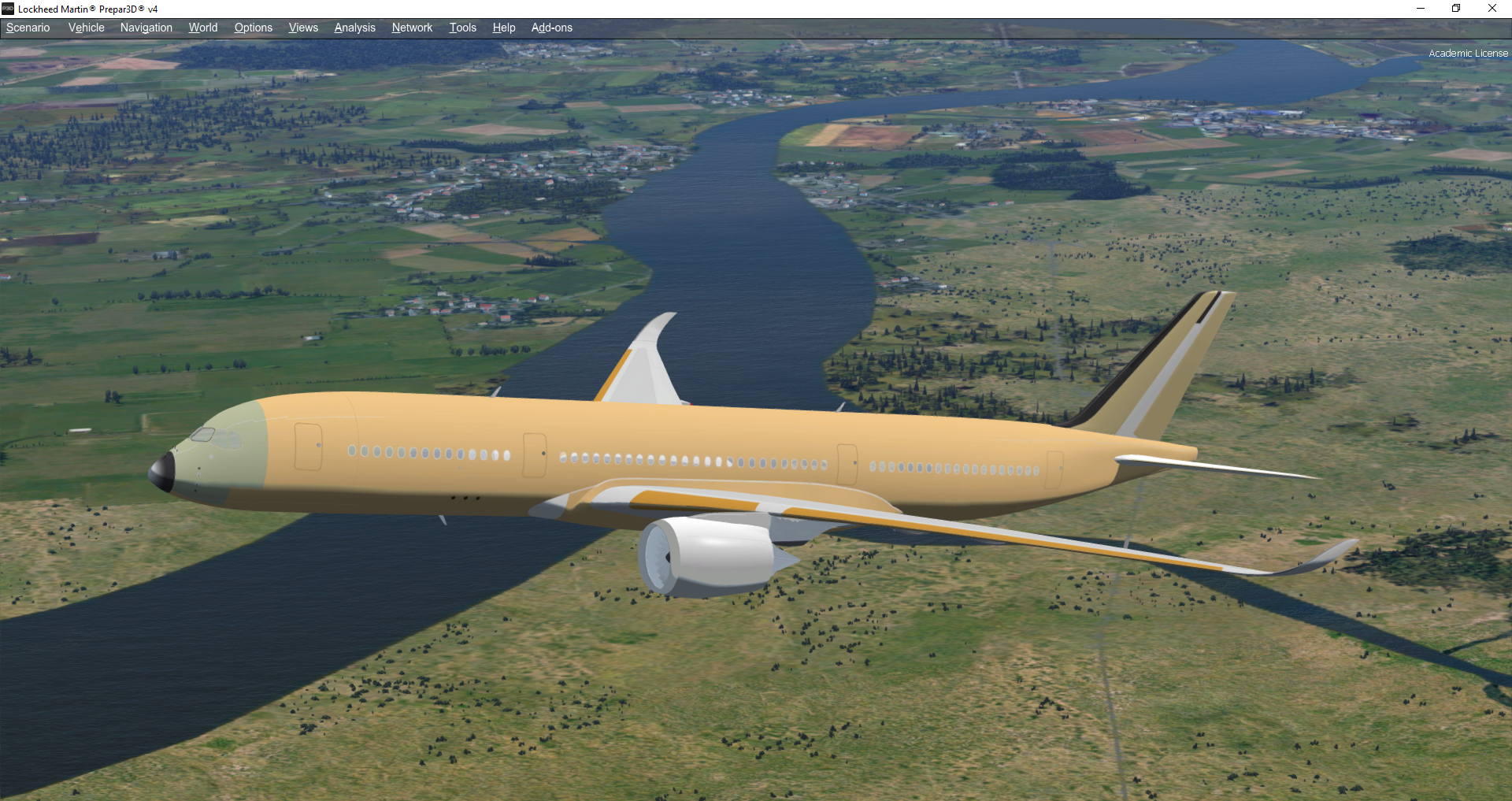
Task: Open the Scenario menu
Action: tap(28, 28)
